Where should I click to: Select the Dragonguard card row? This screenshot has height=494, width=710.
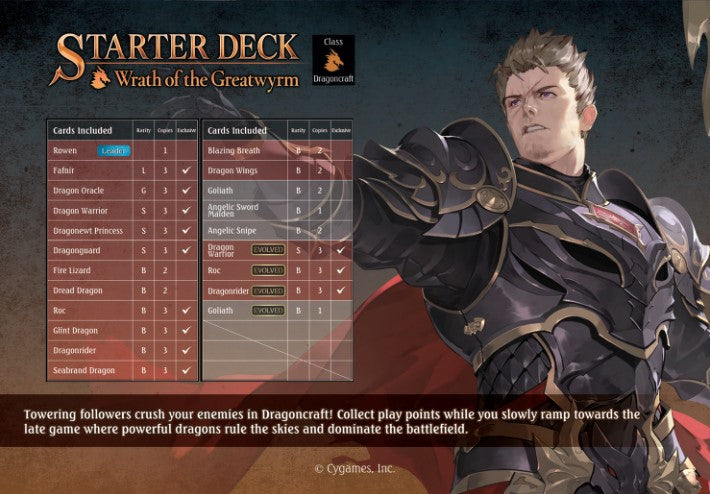click(x=122, y=250)
